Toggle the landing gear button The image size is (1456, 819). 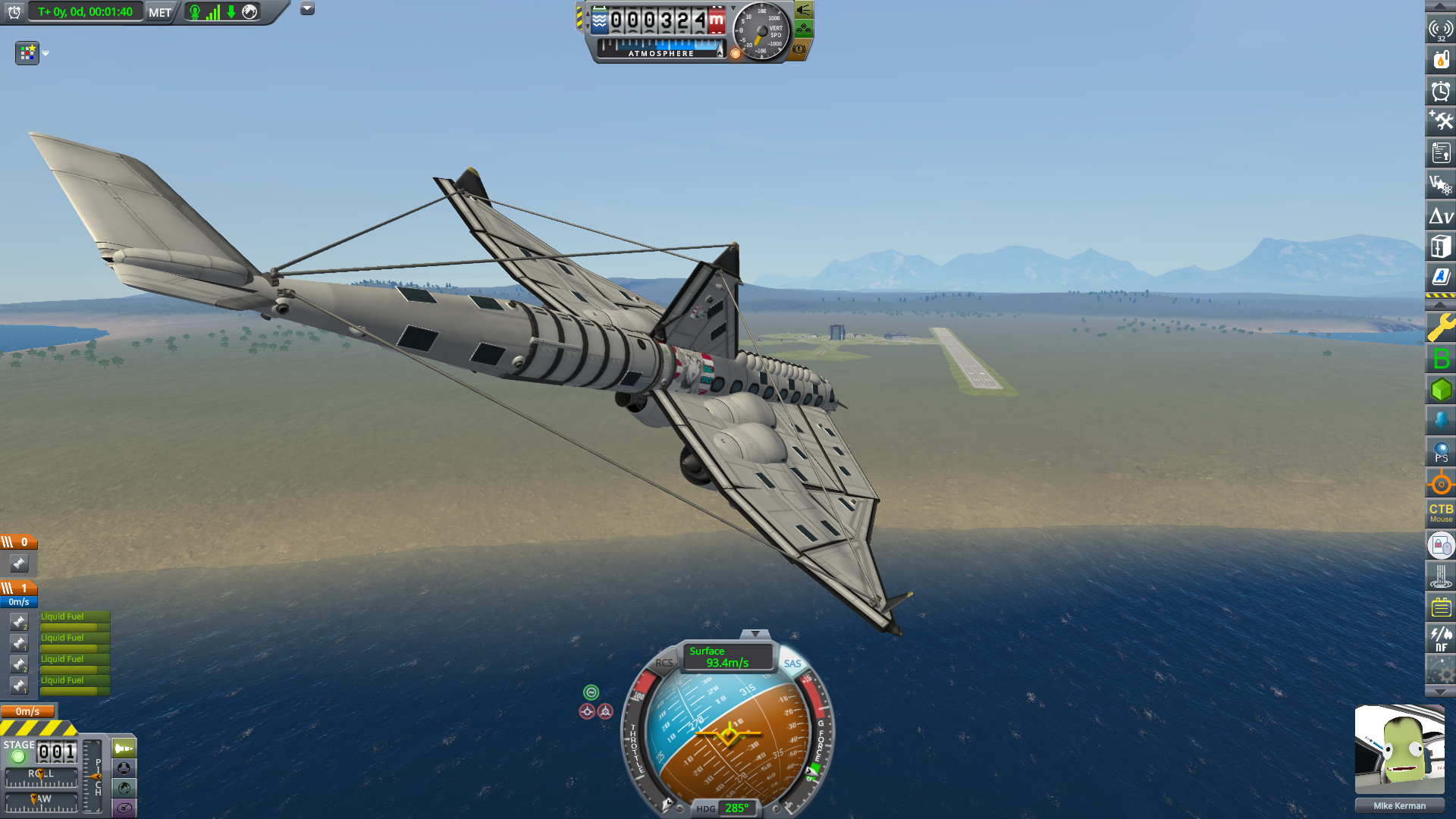[x=803, y=30]
